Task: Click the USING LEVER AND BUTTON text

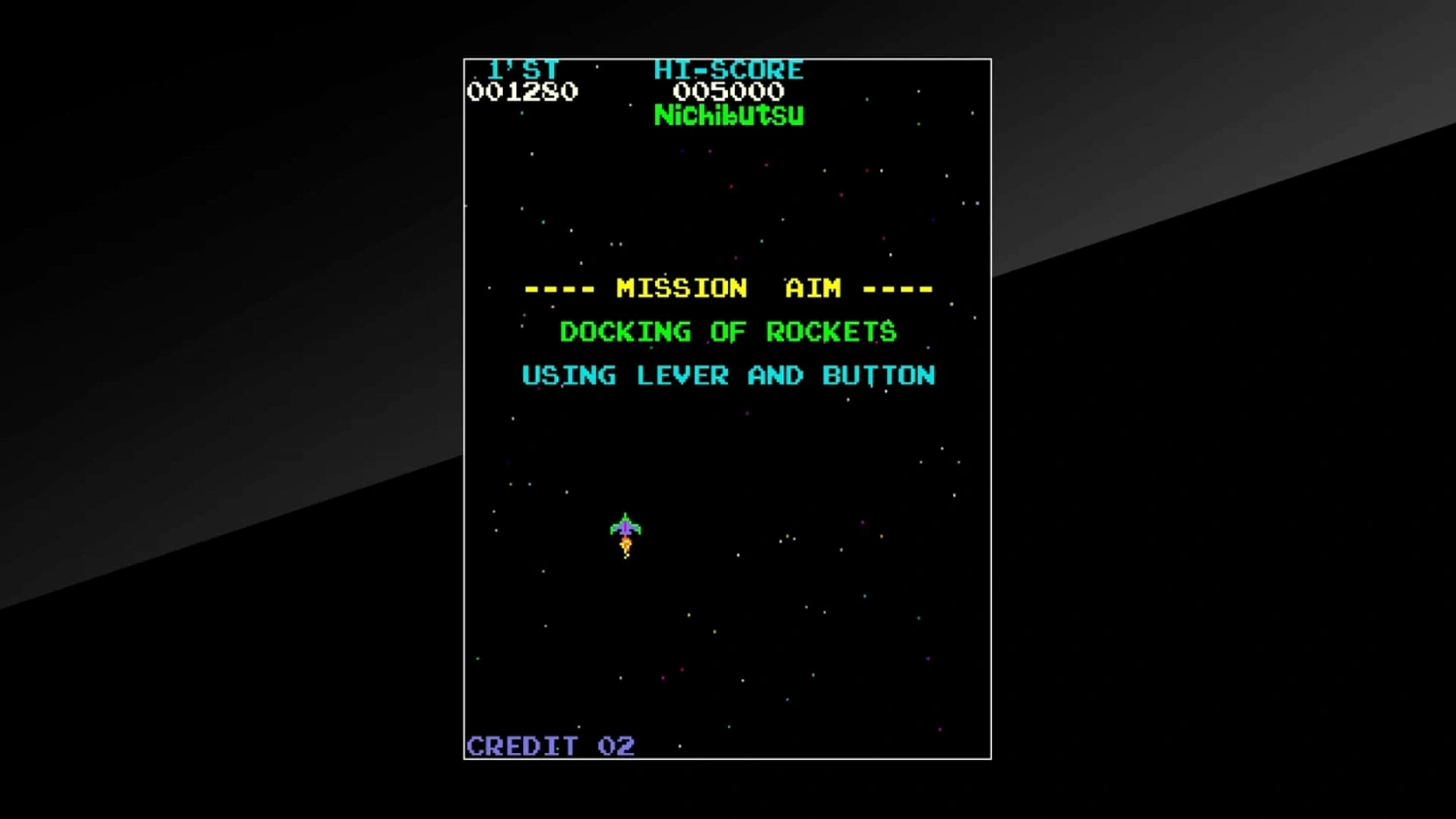Action: 728,376
